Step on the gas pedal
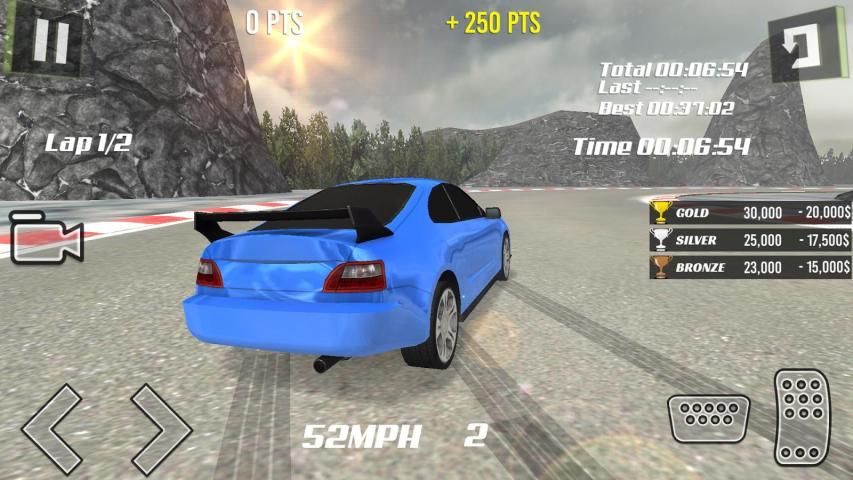The width and height of the screenshot is (853, 480). [804, 416]
